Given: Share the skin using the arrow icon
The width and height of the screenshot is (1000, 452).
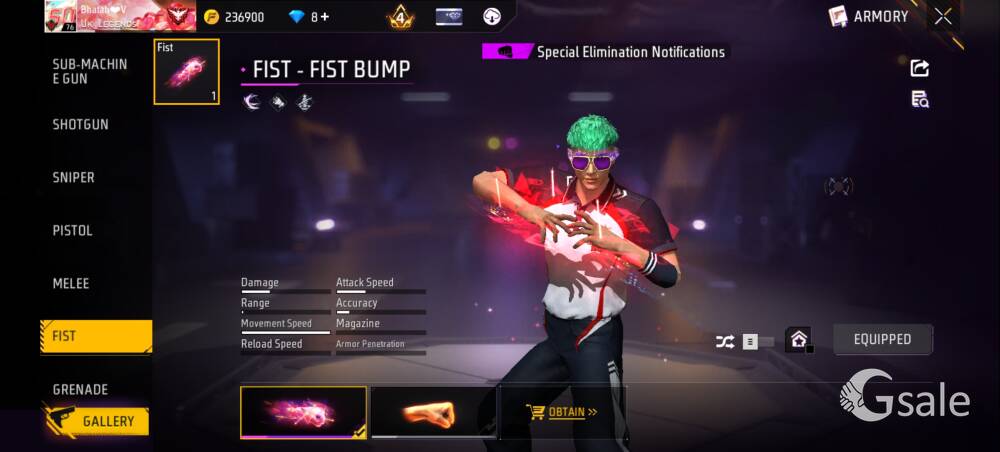Looking at the screenshot, I should 919,68.
